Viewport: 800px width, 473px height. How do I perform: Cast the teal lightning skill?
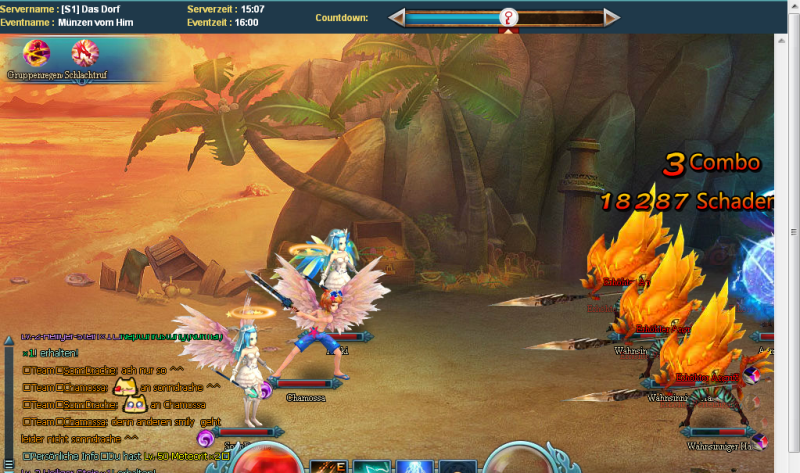[x=373, y=466]
